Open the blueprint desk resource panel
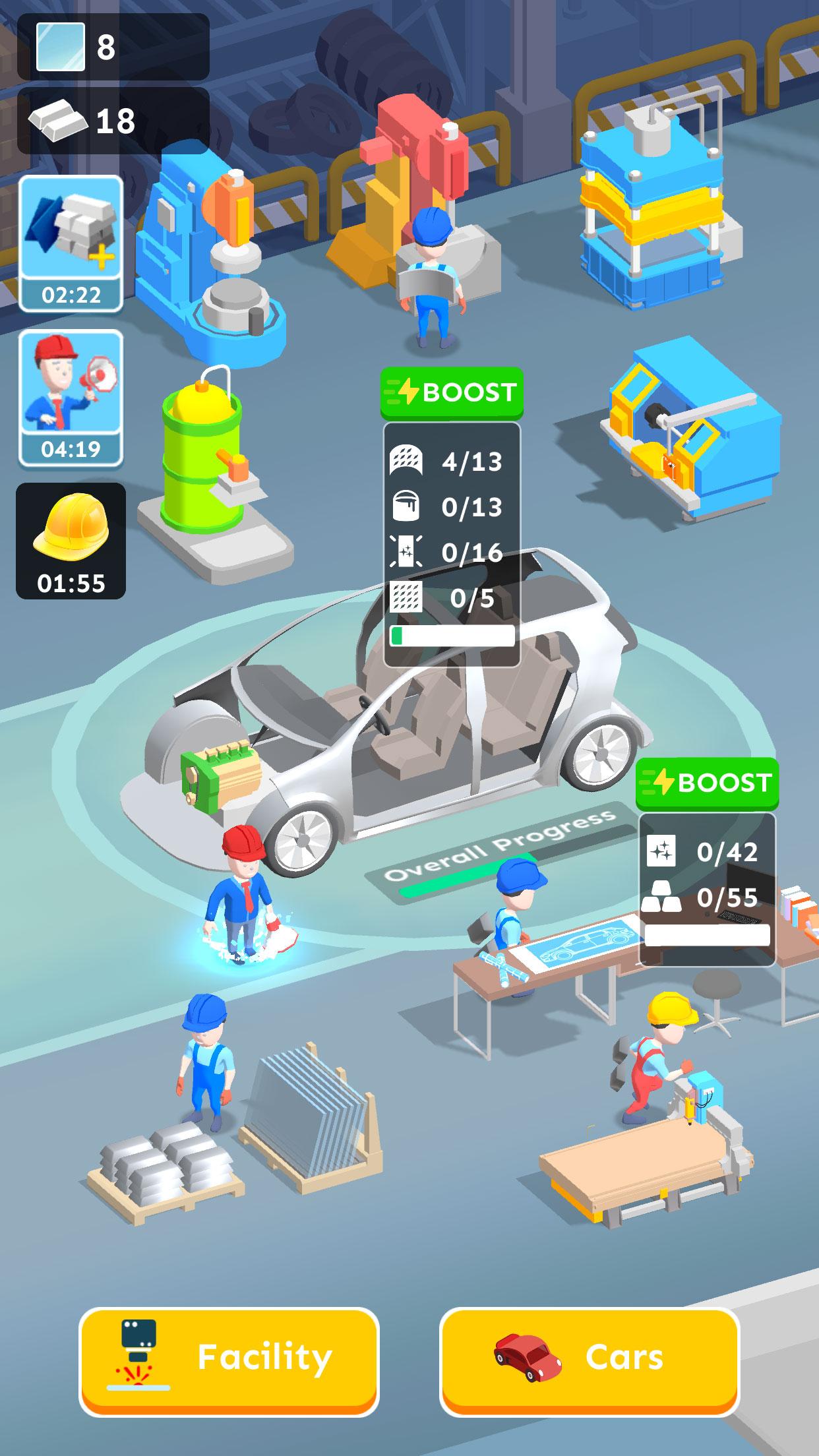Viewport: 819px width, 1456px height. coord(707,888)
